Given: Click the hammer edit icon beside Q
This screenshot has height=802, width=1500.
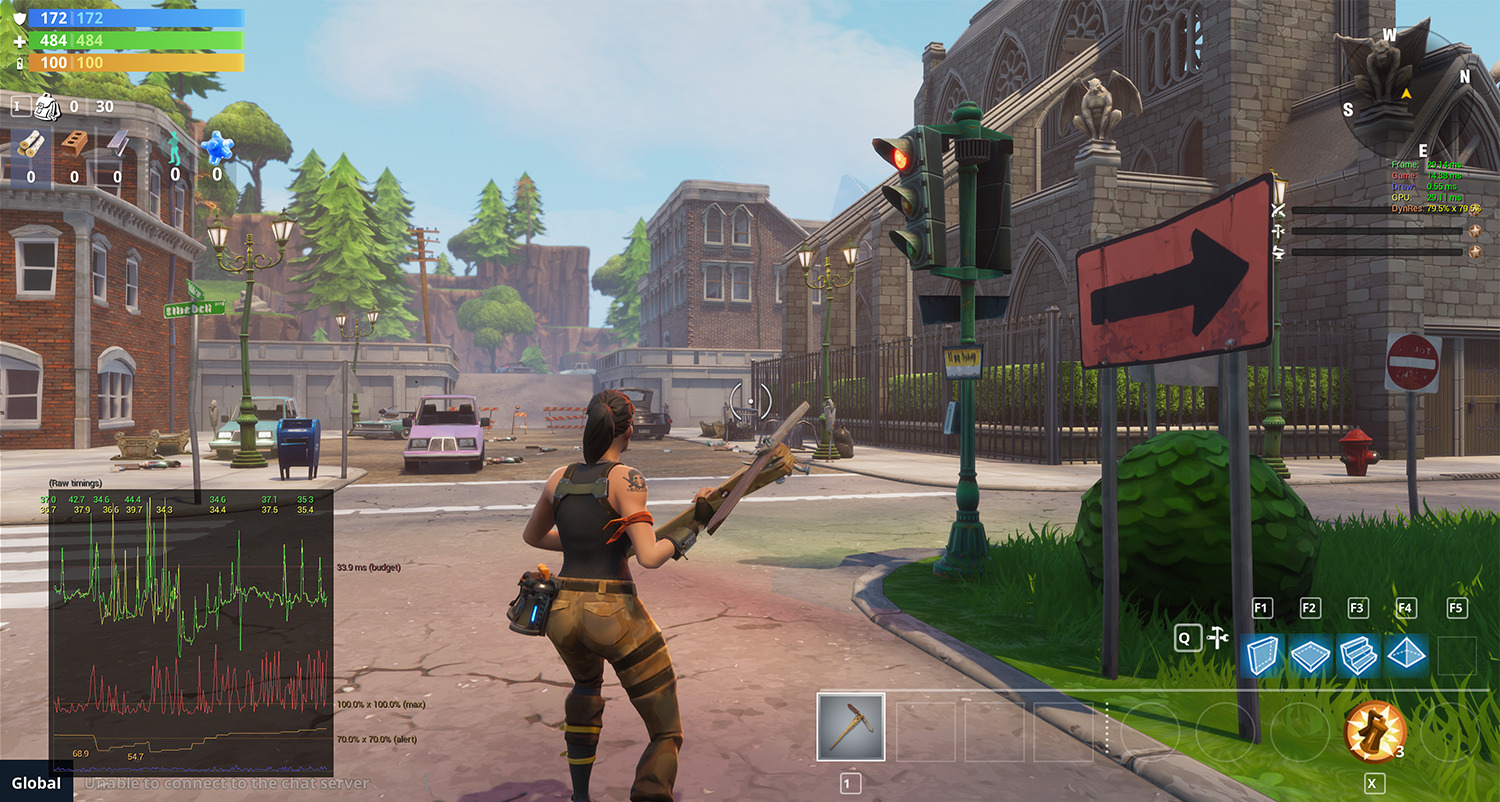Looking at the screenshot, I should [x=1218, y=636].
